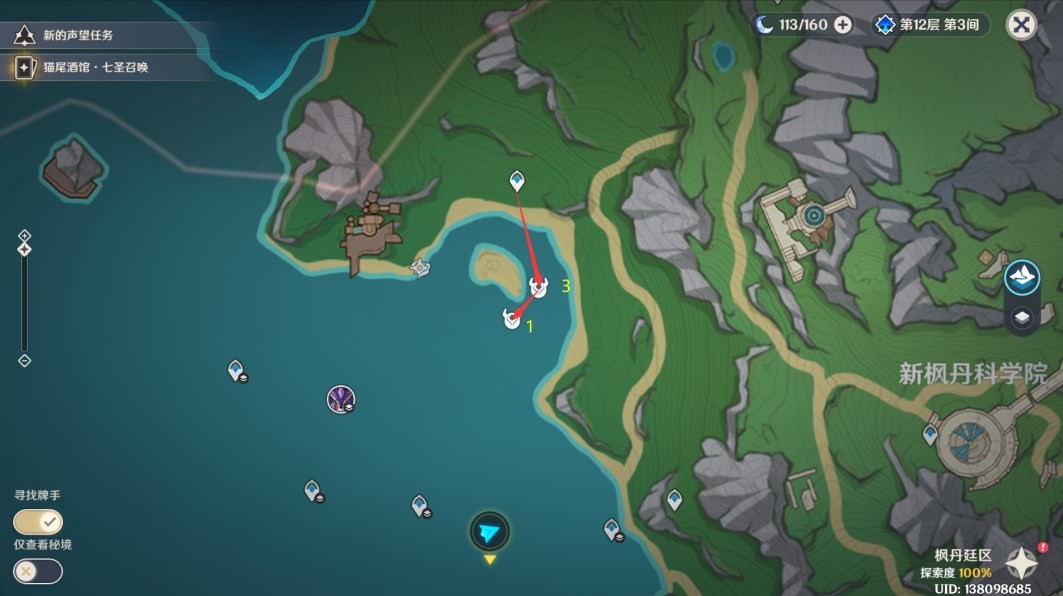
Task: Add resin using the plus button
Action: pyautogui.click(x=843, y=24)
